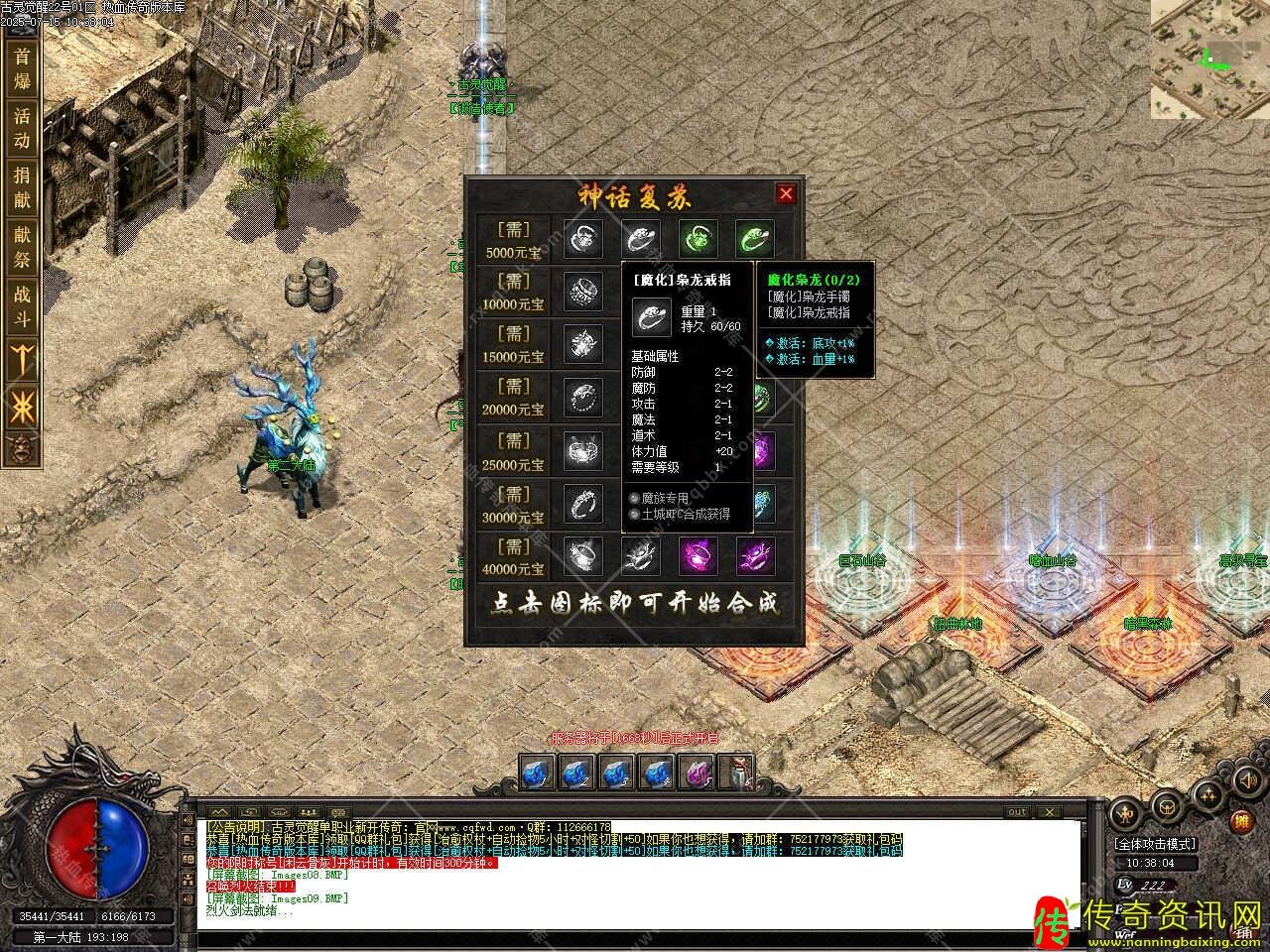This screenshot has width=1270, height=952.
Task: Open the minimap in the top corner
Action: pos(1209,59)
